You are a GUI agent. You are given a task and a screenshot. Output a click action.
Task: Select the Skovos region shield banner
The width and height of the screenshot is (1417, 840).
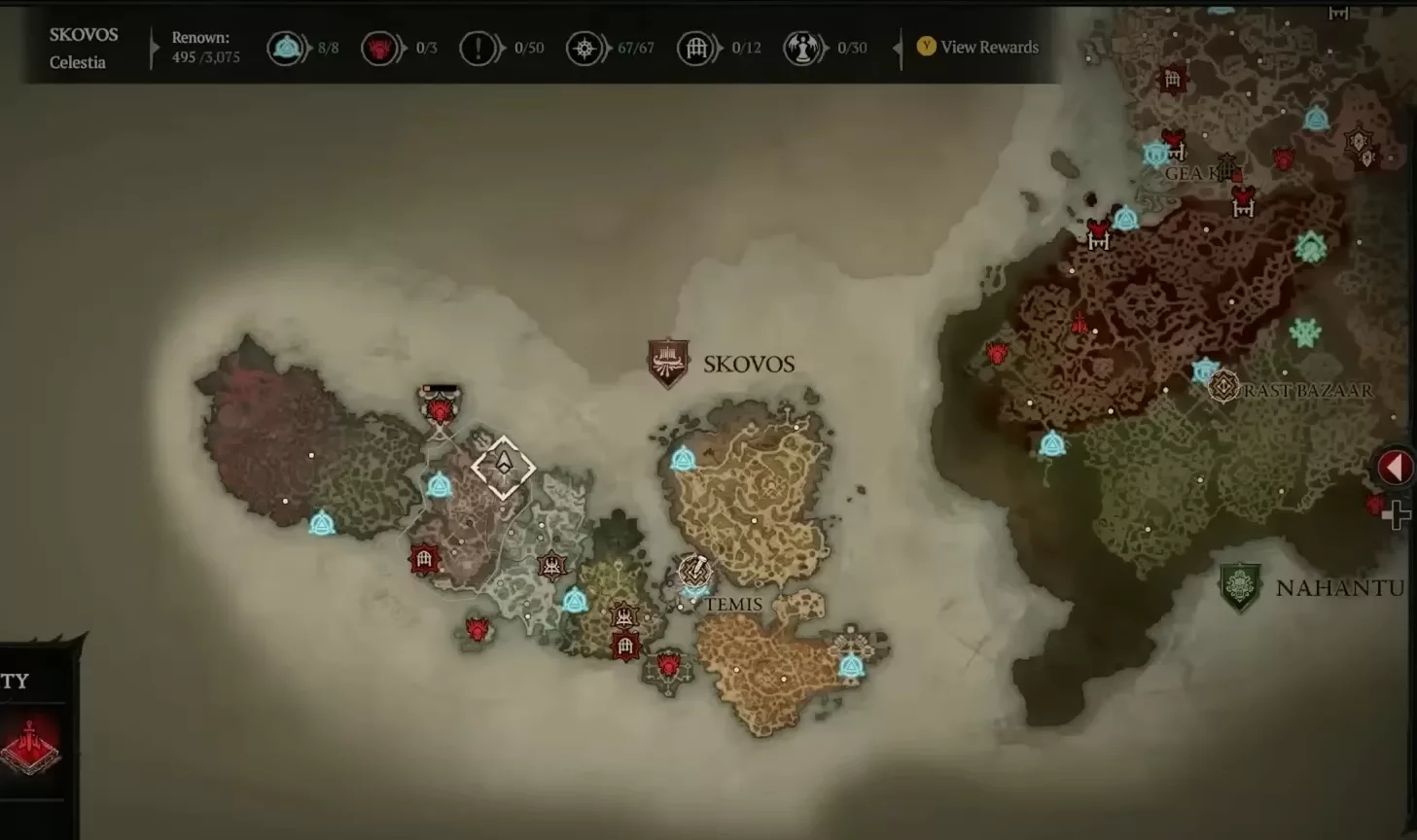click(x=668, y=363)
